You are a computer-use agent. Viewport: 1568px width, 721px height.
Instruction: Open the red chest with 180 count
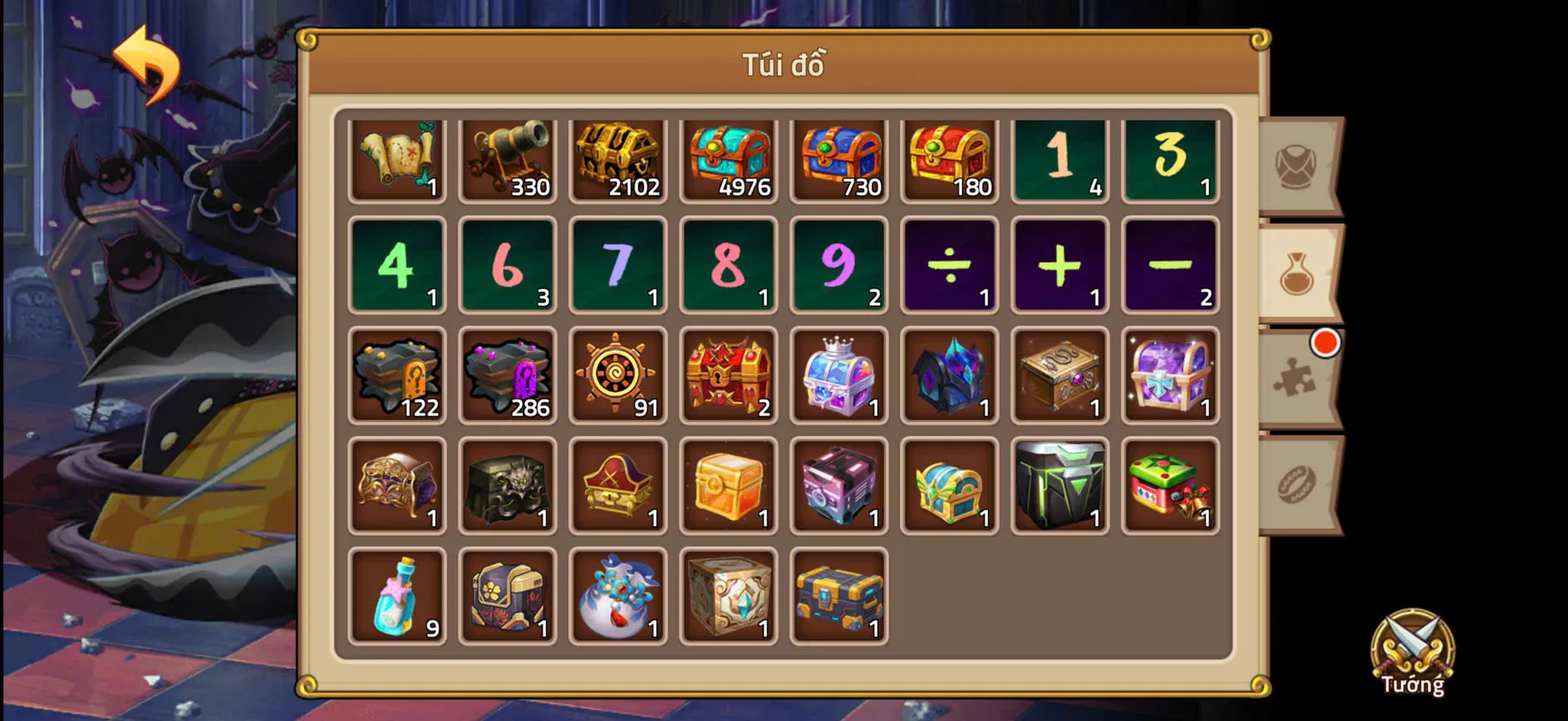click(x=949, y=158)
